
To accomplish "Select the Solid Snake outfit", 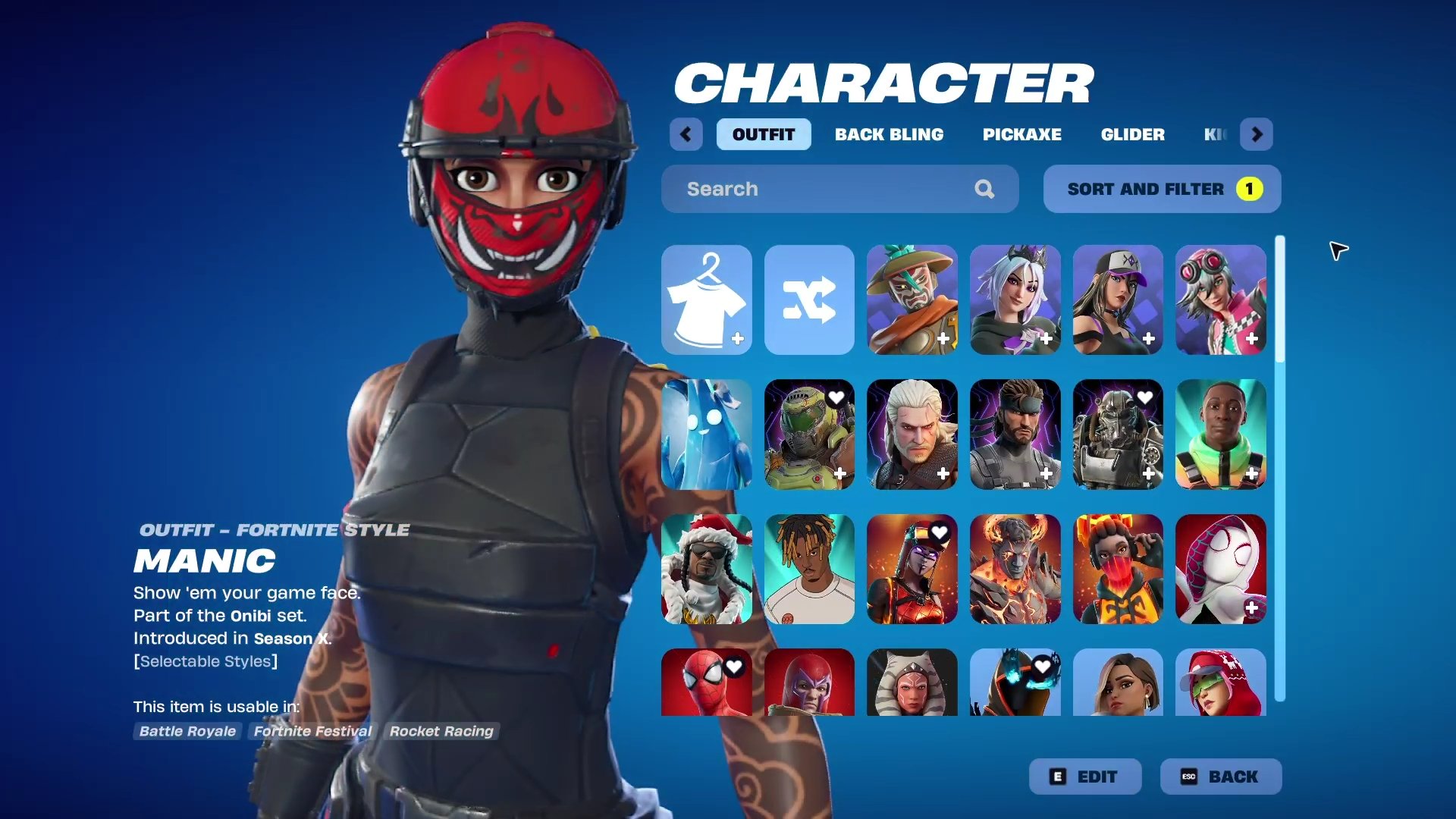I will pos(1015,435).
